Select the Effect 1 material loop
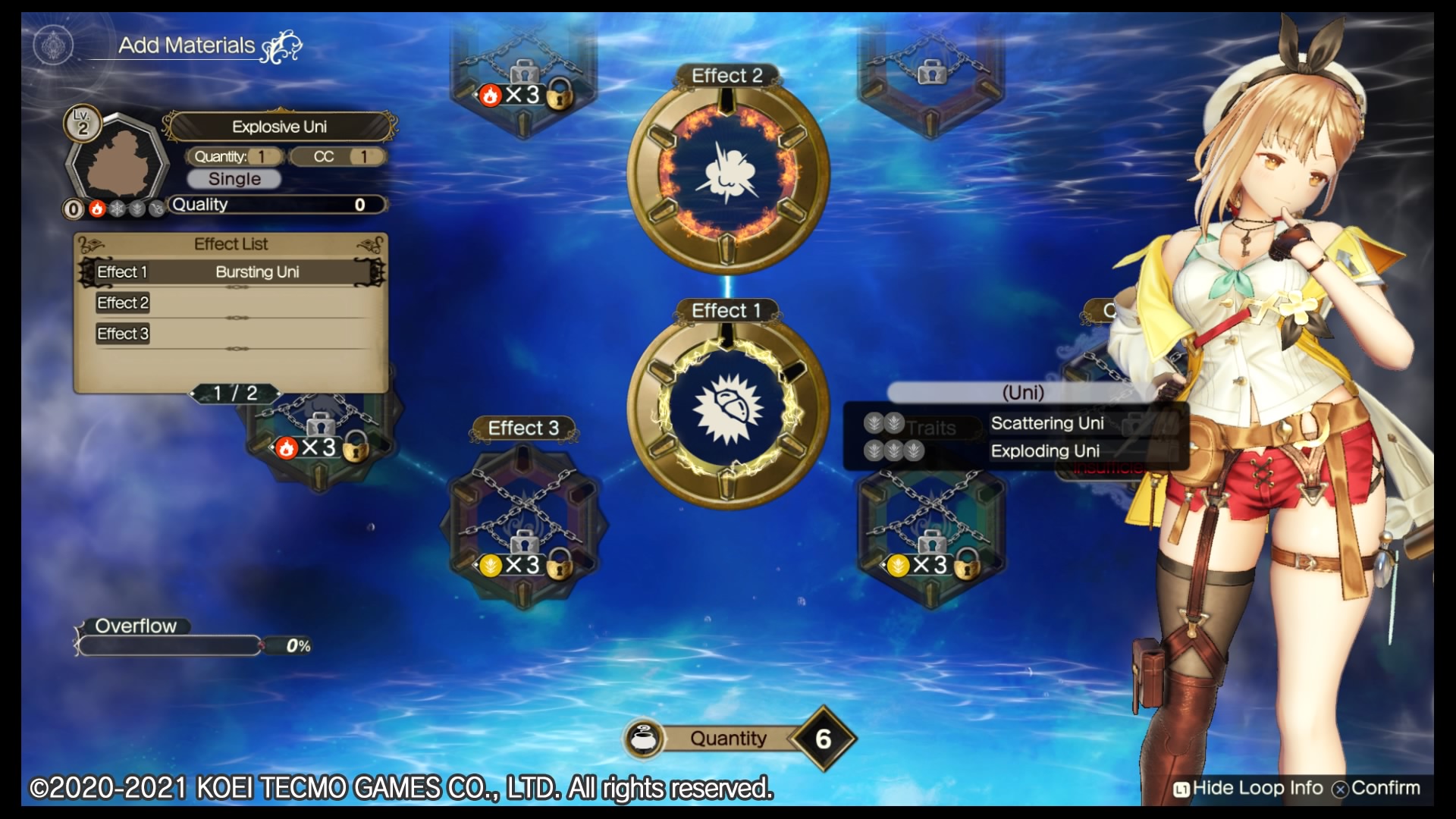Image resolution: width=1456 pixels, height=819 pixels. [x=727, y=410]
